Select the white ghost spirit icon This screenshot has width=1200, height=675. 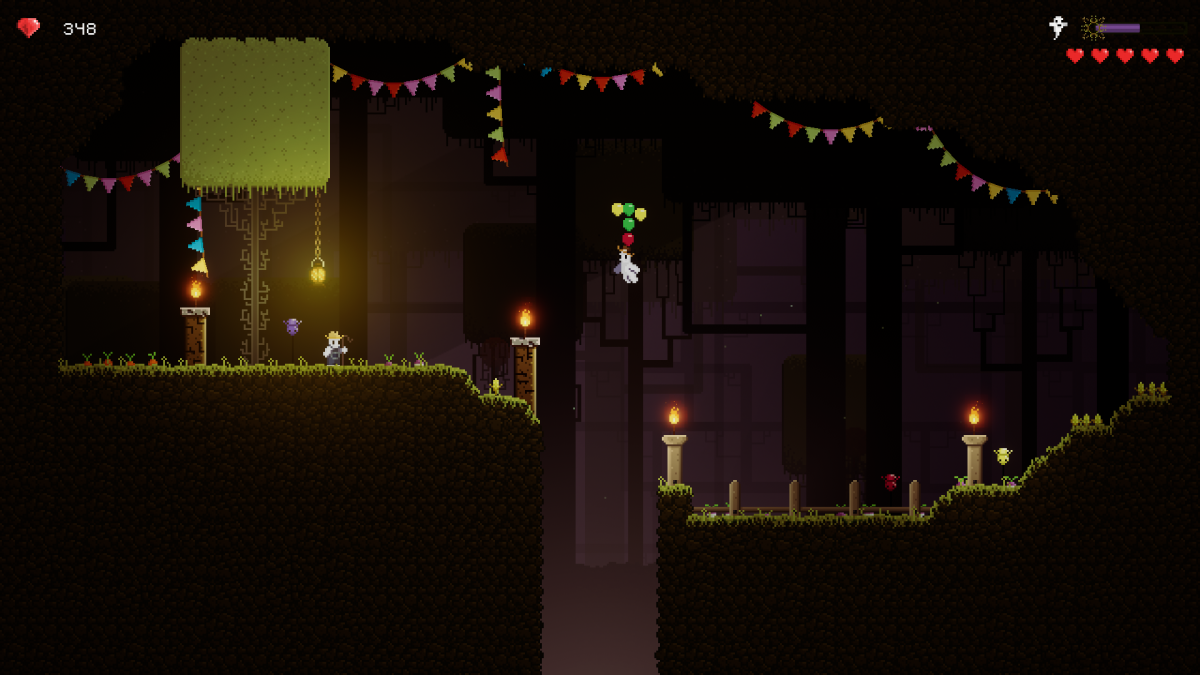[1057, 27]
